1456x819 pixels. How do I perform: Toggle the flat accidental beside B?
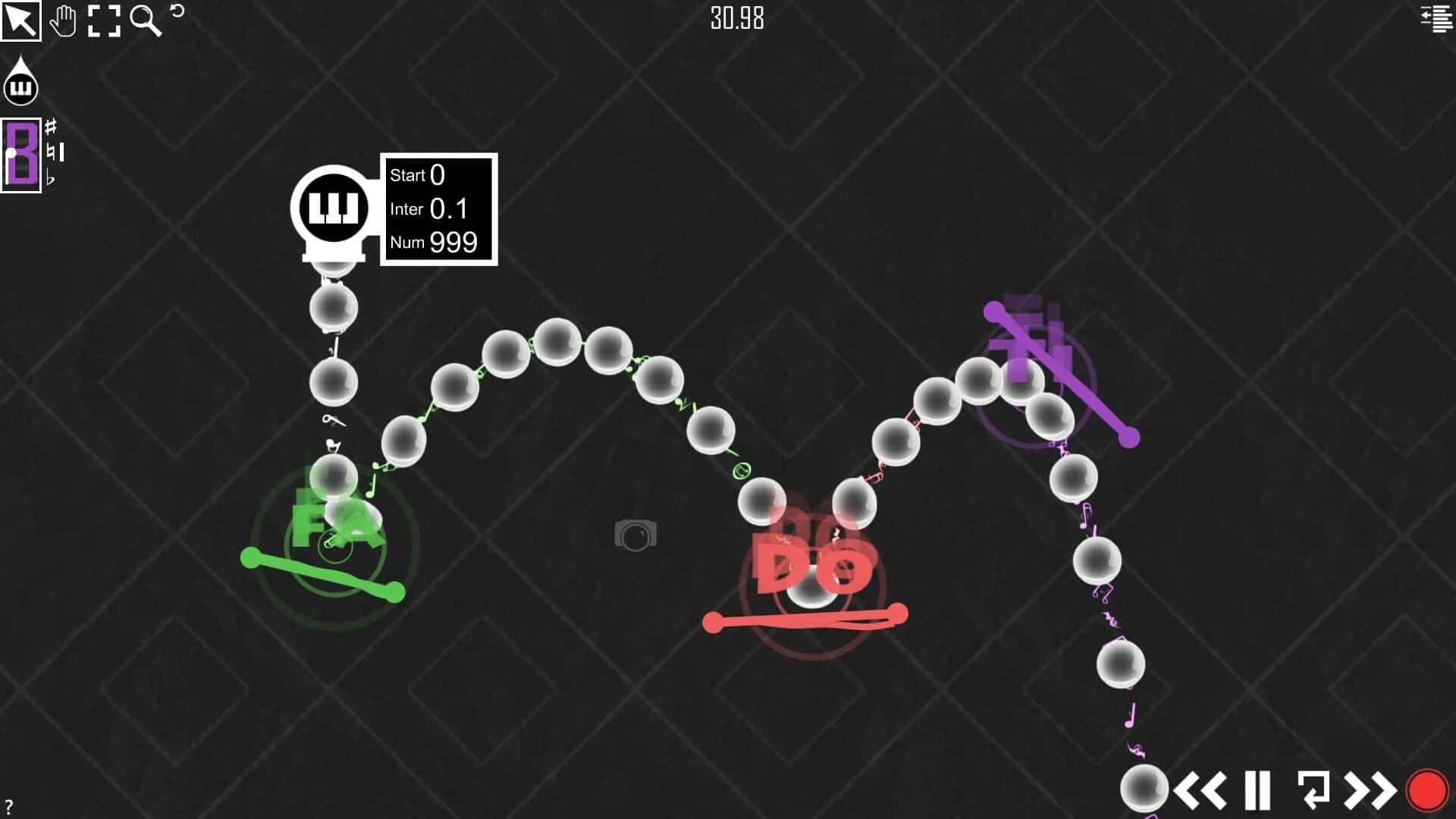pos(51,176)
